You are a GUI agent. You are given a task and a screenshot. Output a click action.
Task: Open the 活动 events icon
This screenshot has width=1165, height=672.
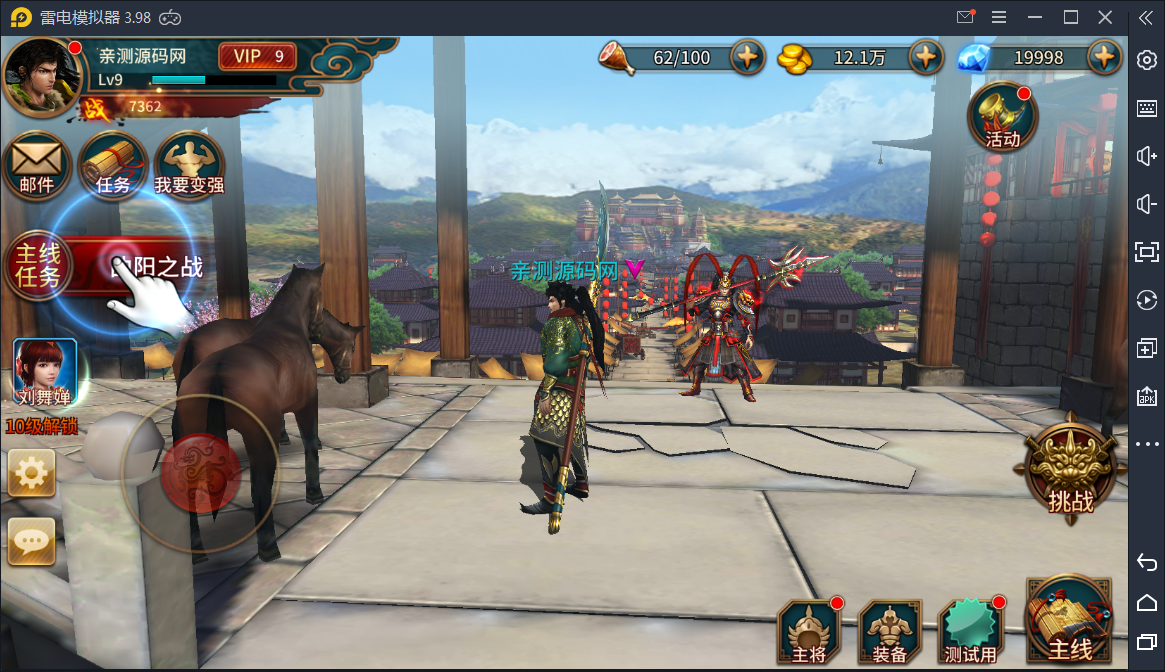tap(1002, 118)
